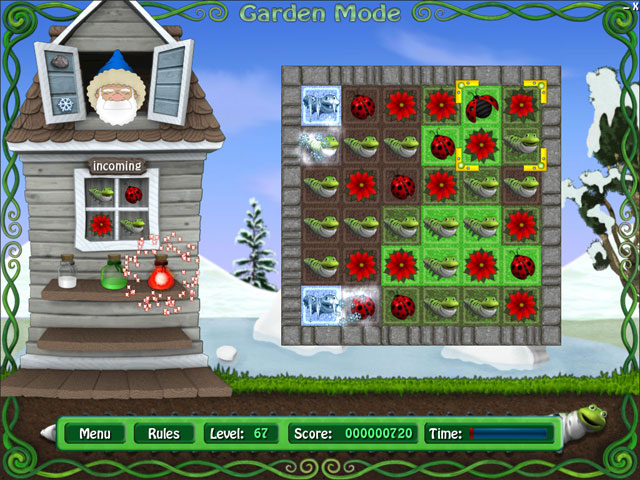The width and height of the screenshot is (640, 480).
Task: Use the green potion bottle
Action: tap(112, 272)
